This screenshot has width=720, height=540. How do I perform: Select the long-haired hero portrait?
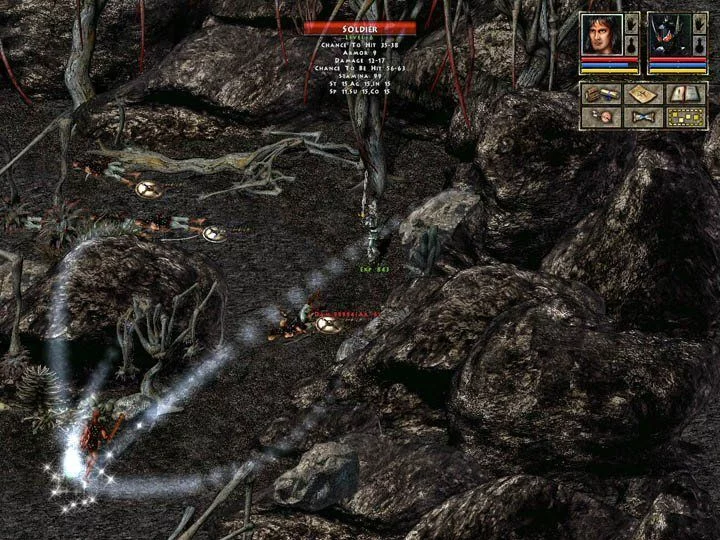click(x=601, y=34)
